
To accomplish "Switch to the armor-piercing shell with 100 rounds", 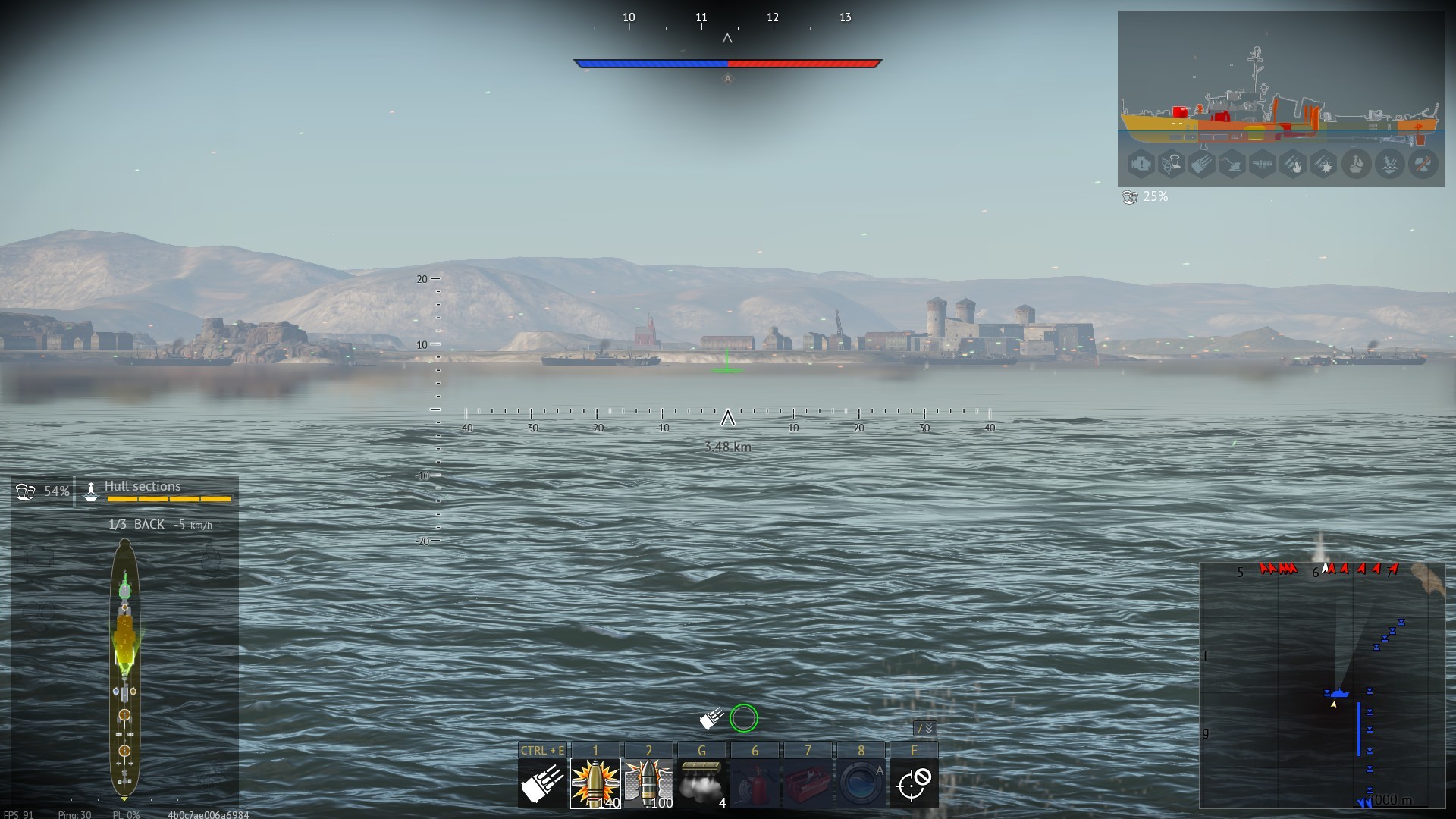I will point(648,783).
